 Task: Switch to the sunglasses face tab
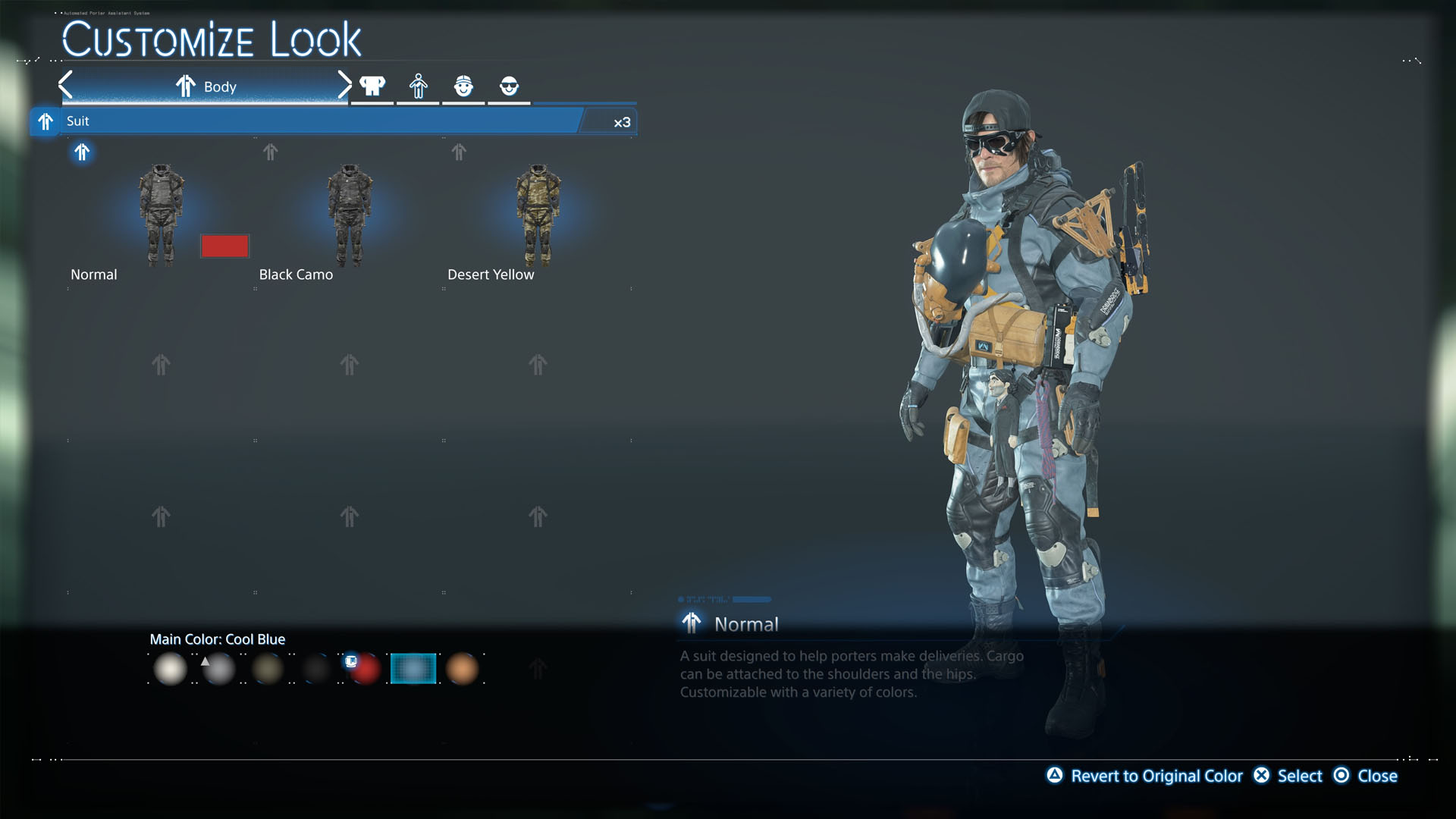coord(509,86)
